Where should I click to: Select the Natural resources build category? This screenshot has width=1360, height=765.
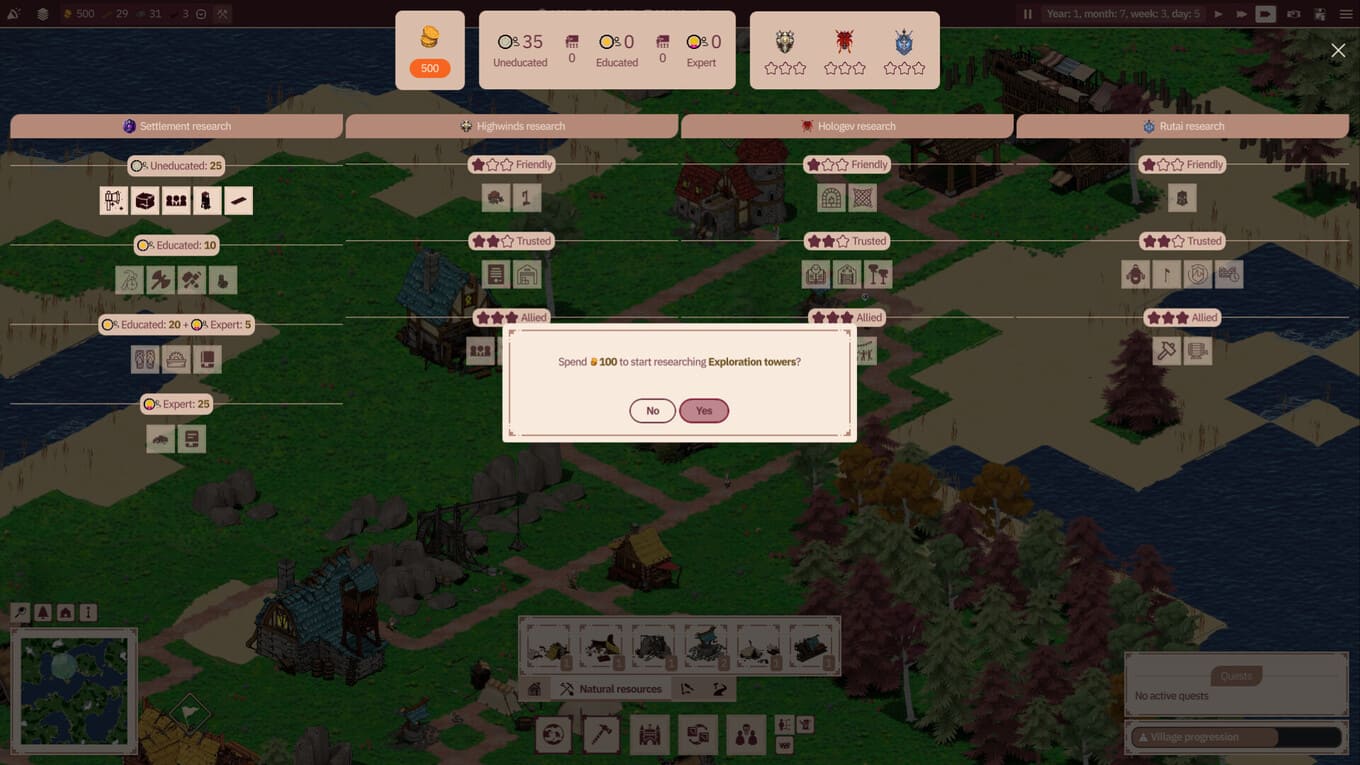[x=610, y=689]
